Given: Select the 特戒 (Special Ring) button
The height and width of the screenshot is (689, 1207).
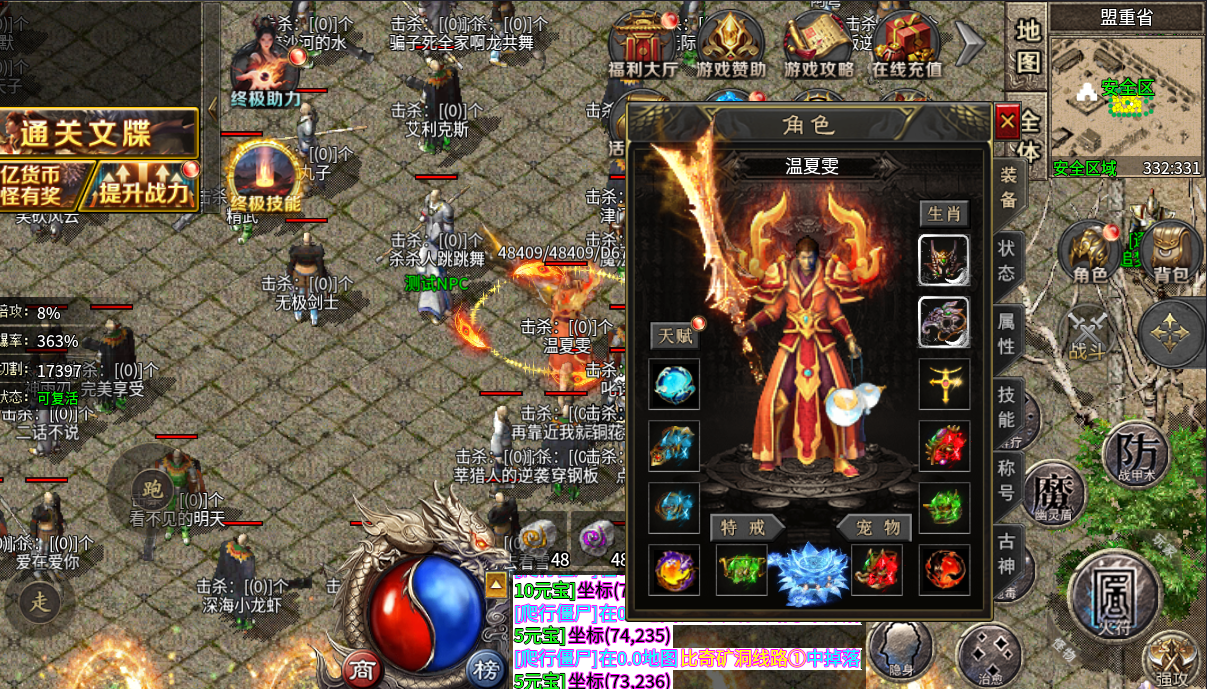Looking at the screenshot, I should pyautogui.click(x=742, y=527).
